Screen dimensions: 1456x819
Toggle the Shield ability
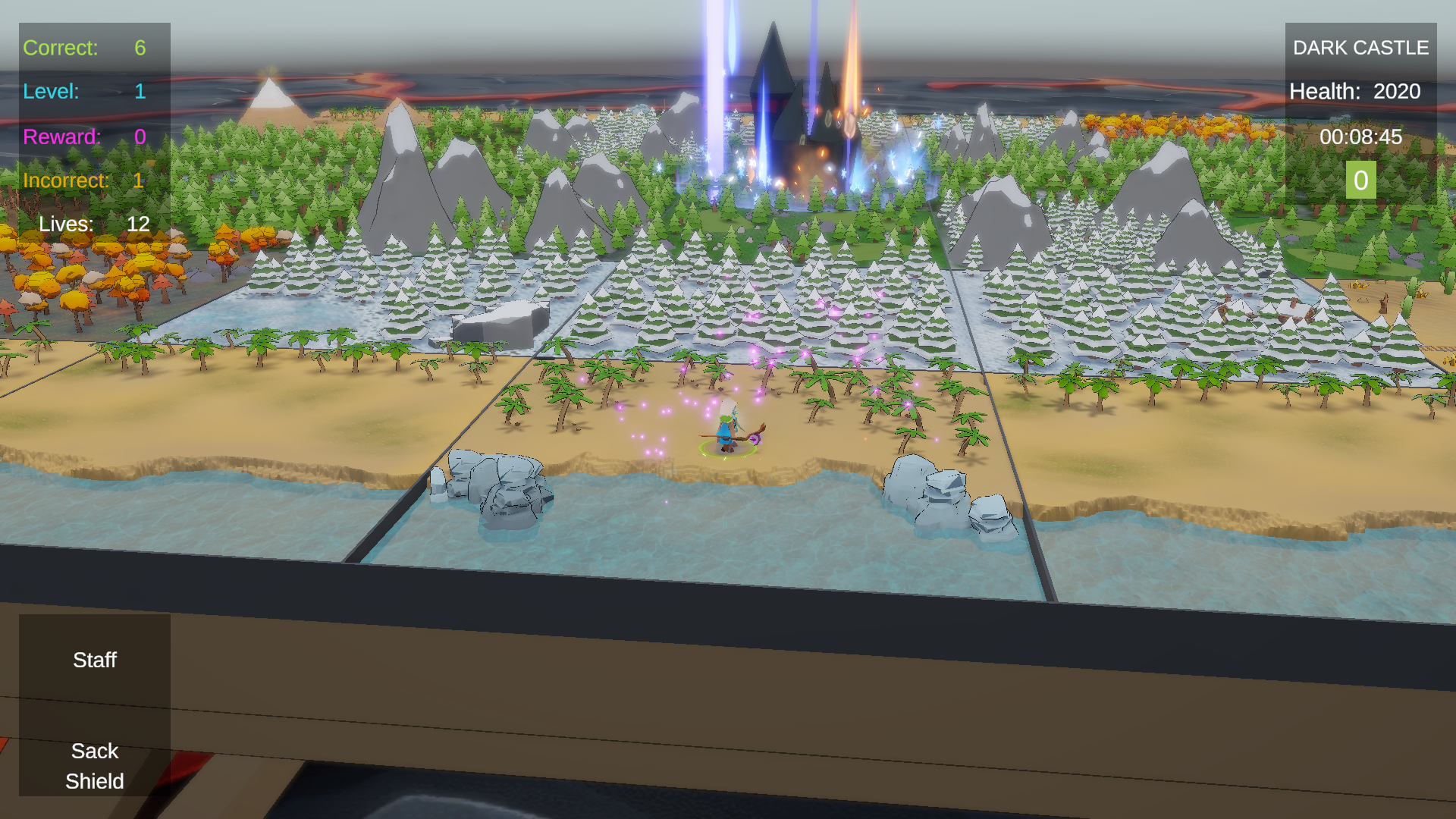click(x=94, y=781)
